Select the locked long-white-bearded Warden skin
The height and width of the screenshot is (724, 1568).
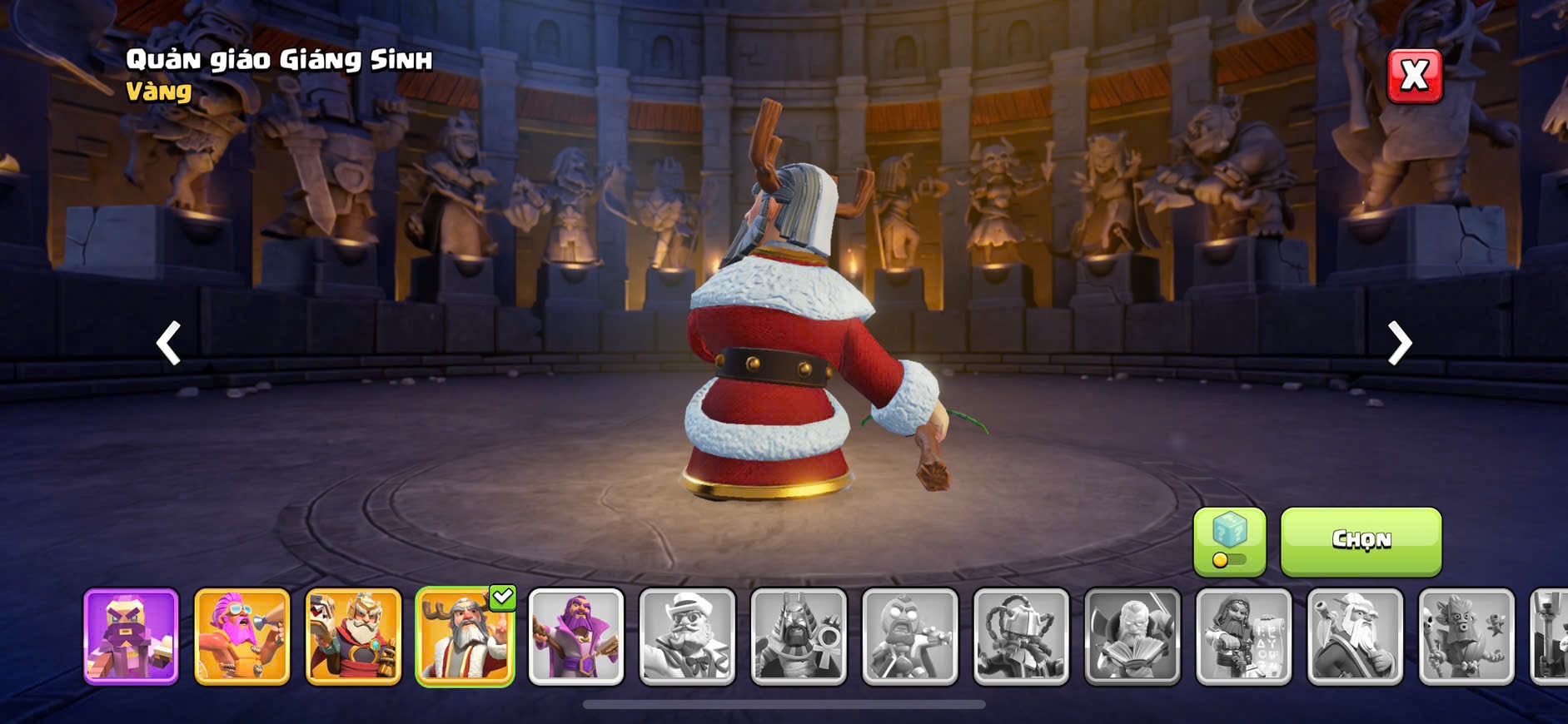[1356, 637]
